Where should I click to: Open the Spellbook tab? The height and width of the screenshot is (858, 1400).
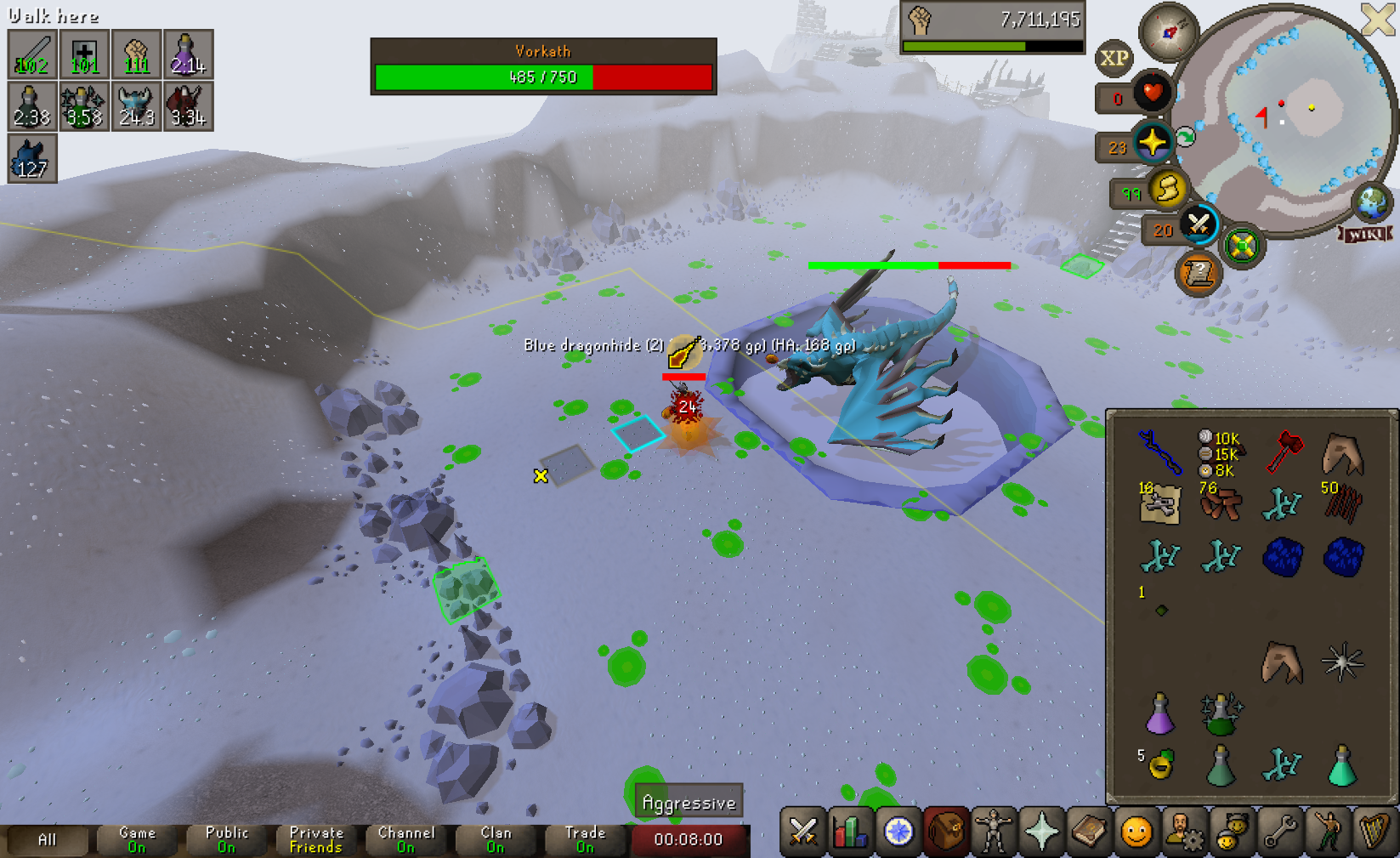point(1089,832)
